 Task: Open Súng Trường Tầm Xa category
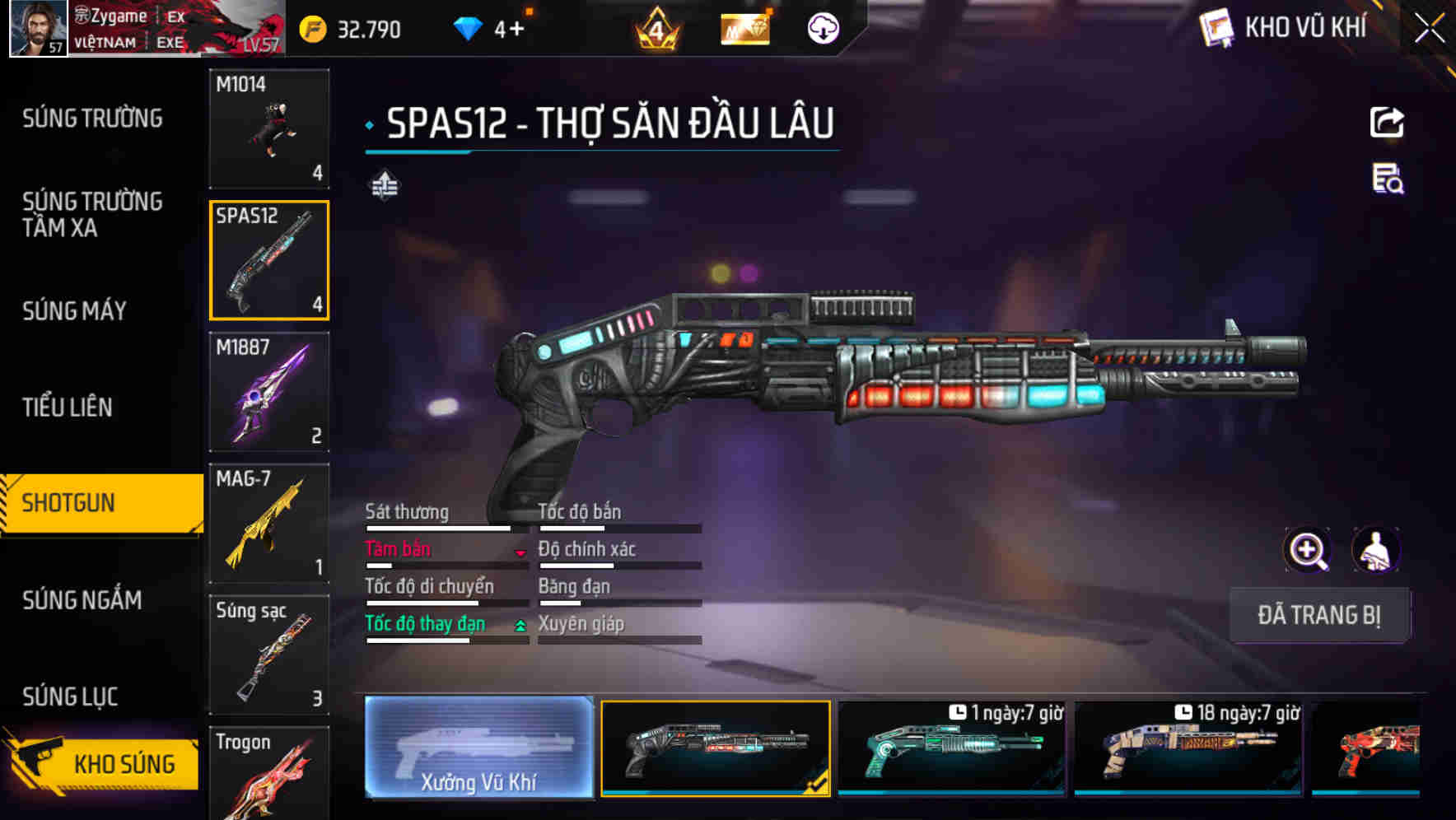point(92,214)
